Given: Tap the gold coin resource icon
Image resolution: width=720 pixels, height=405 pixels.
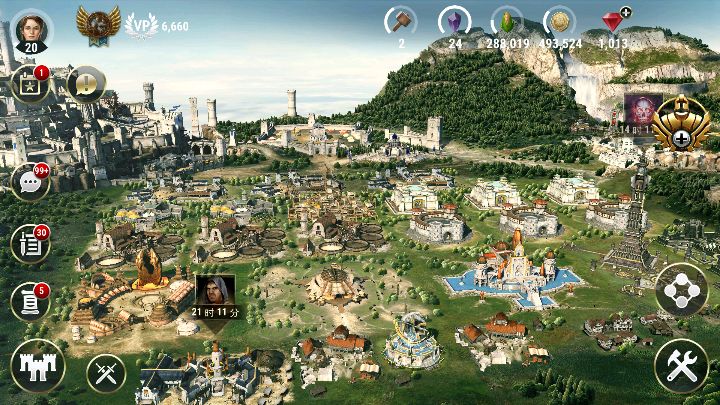Looking at the screenshot, I should pos(559,21).
